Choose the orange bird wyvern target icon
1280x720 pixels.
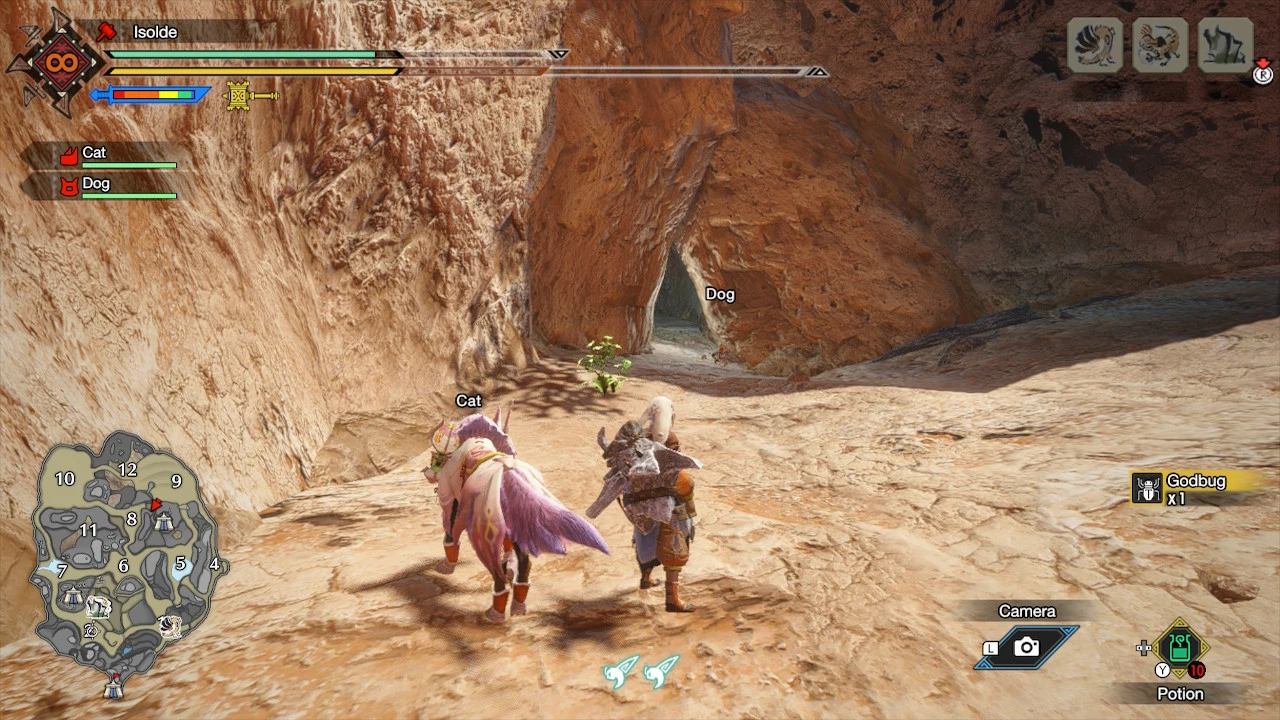tap(1160, 45)
